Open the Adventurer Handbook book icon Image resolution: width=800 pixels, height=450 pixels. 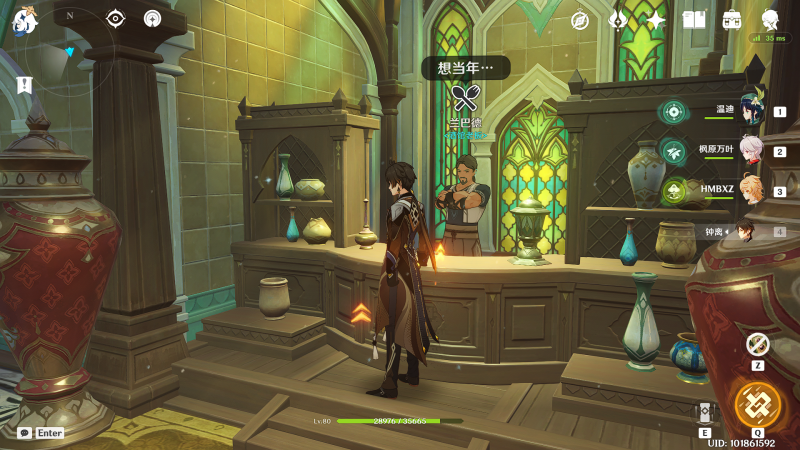pos(694,20)
